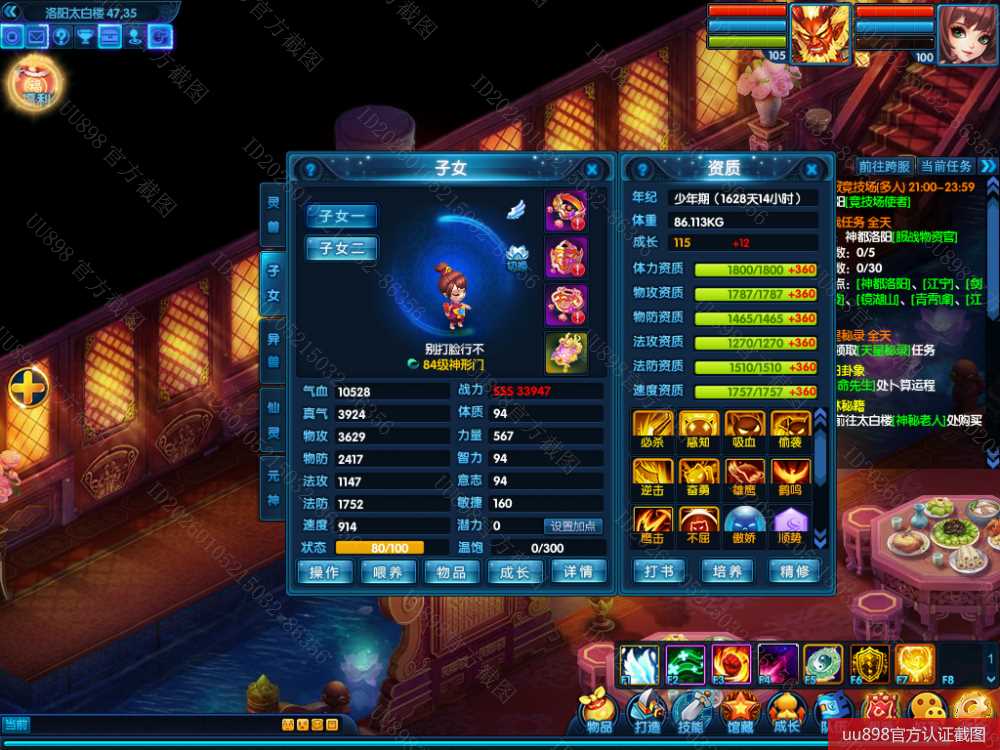Open the mail envelope icon
Image resolution: width=1000 pixels, height=750 pixels.
click(37, 38)
